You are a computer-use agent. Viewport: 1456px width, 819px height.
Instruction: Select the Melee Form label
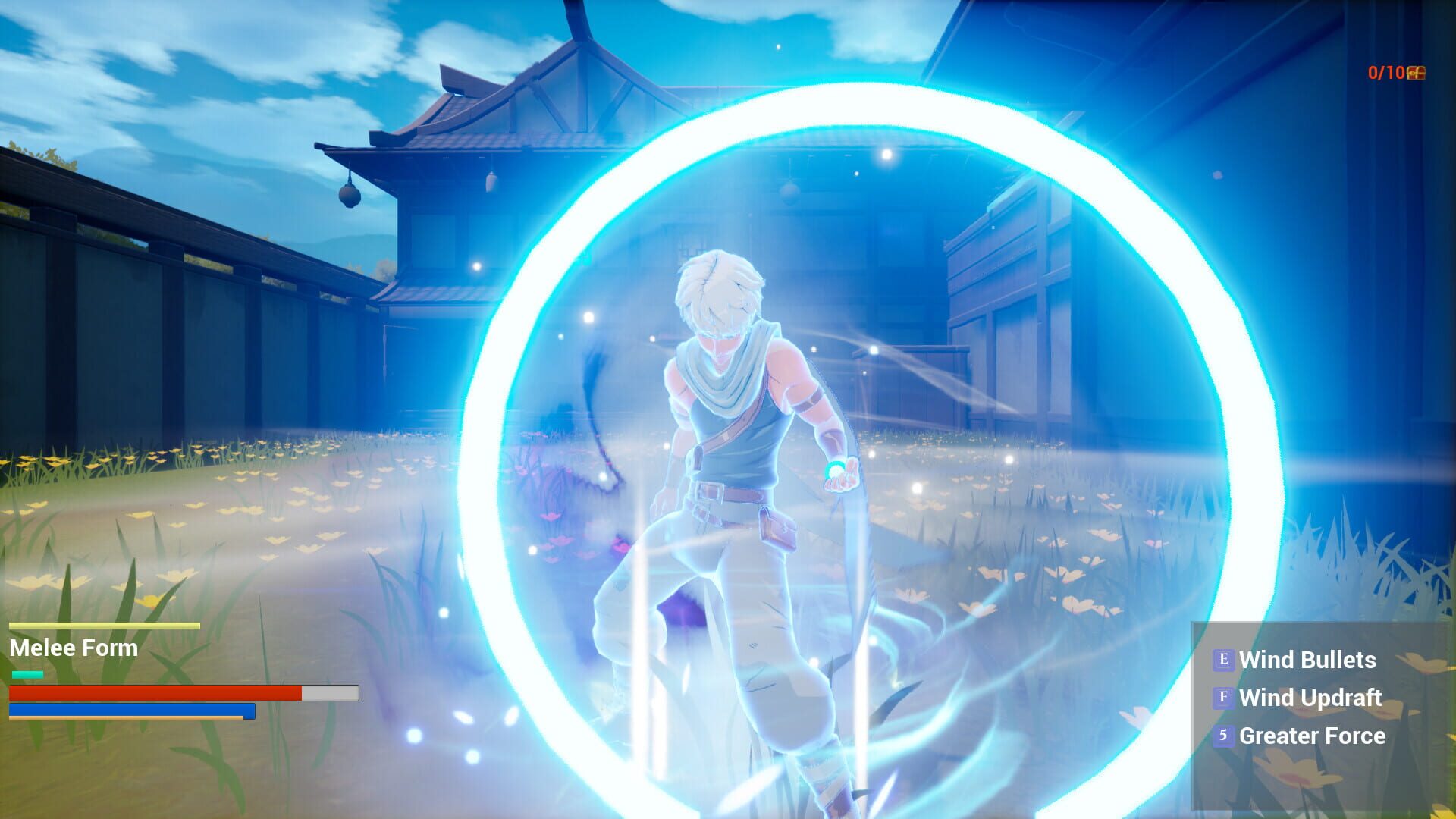[x=74, y=648]
